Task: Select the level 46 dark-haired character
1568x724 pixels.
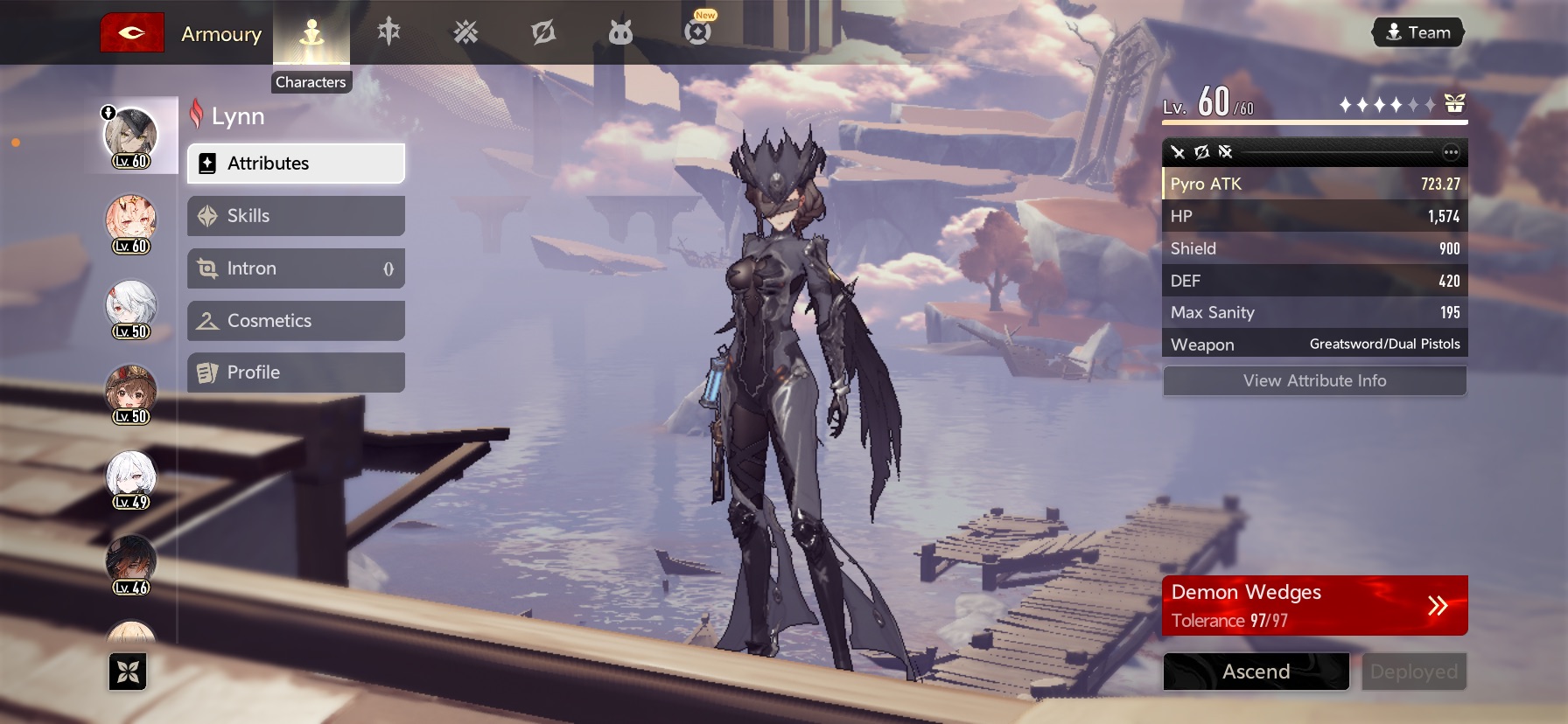Action: [x=131, y=564]
